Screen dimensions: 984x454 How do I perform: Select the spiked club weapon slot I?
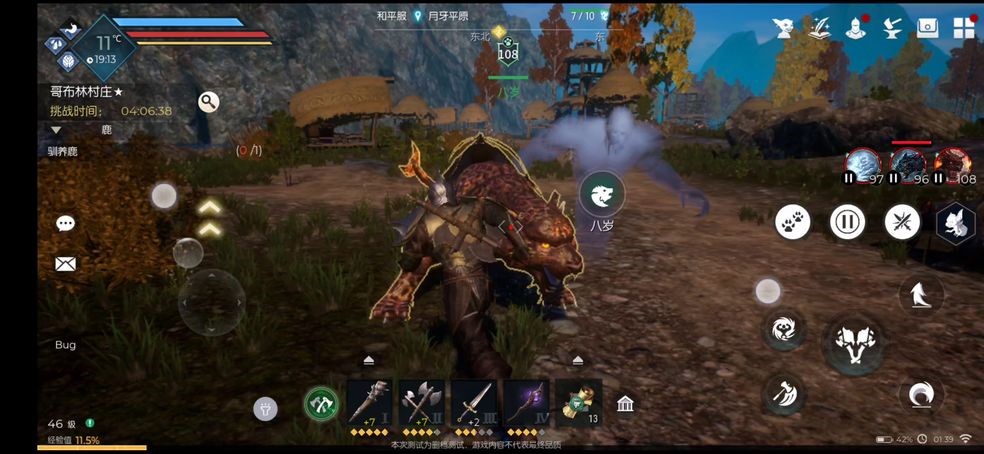tap(369, 403)
